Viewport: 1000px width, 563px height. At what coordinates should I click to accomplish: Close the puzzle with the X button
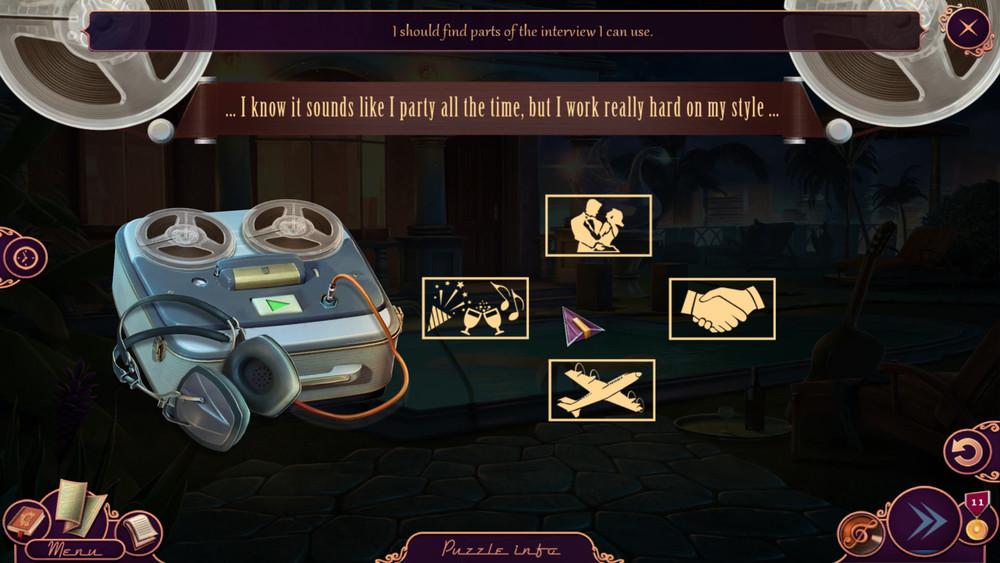967,28
